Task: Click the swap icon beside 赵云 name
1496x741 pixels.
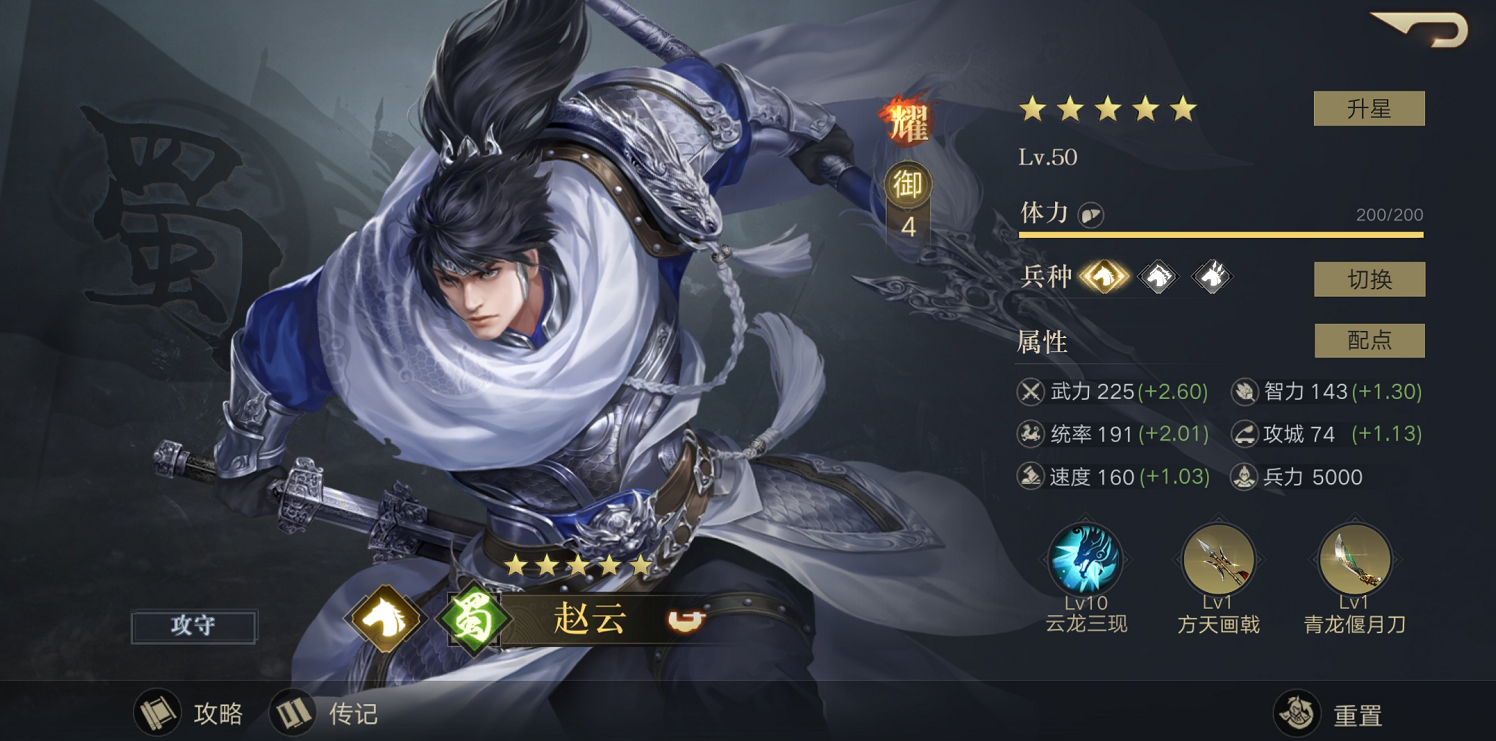Action: [686, 620]
